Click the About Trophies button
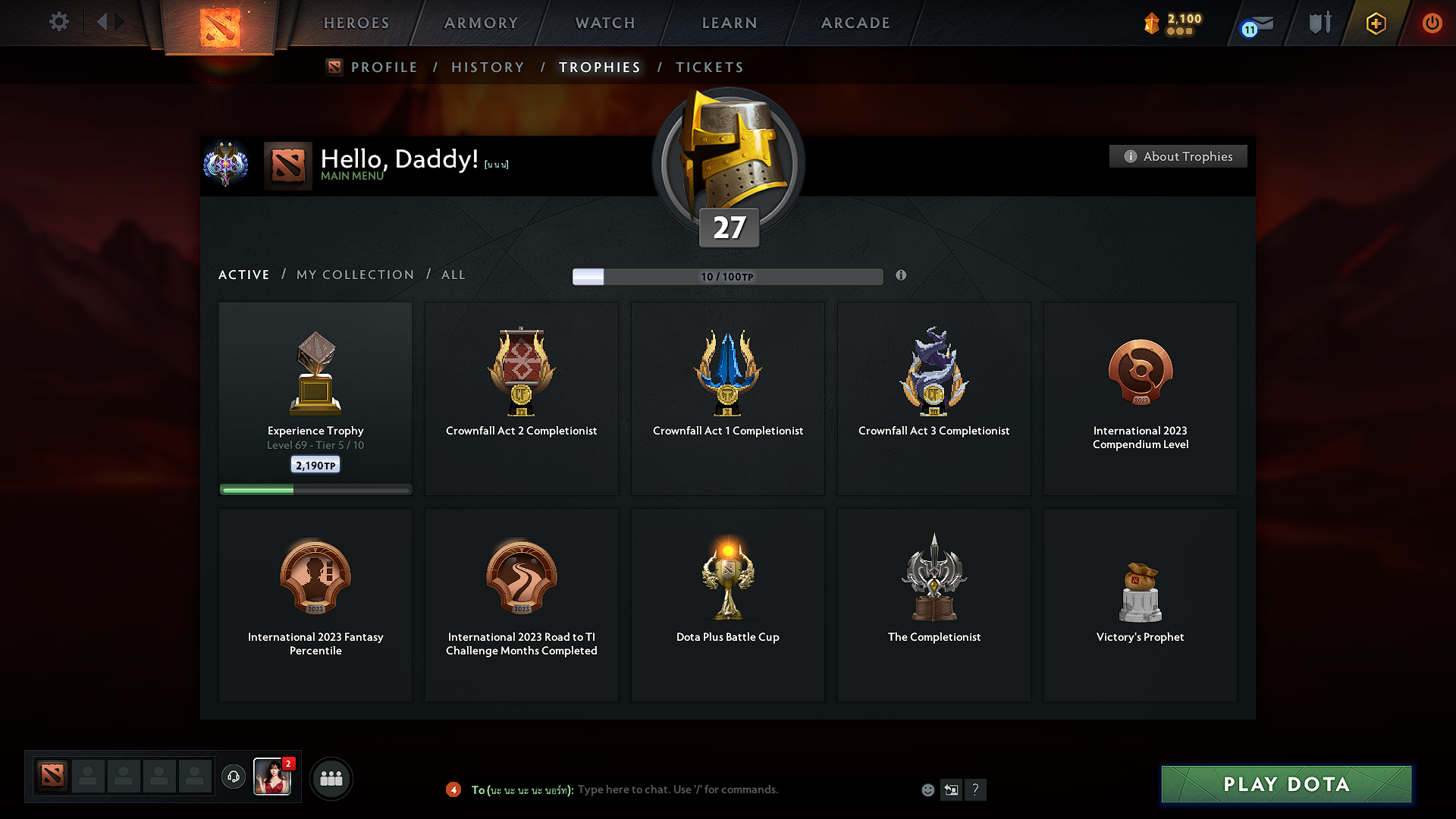The width and height of the screenshot is (1456, 819). coord(1178,156)
